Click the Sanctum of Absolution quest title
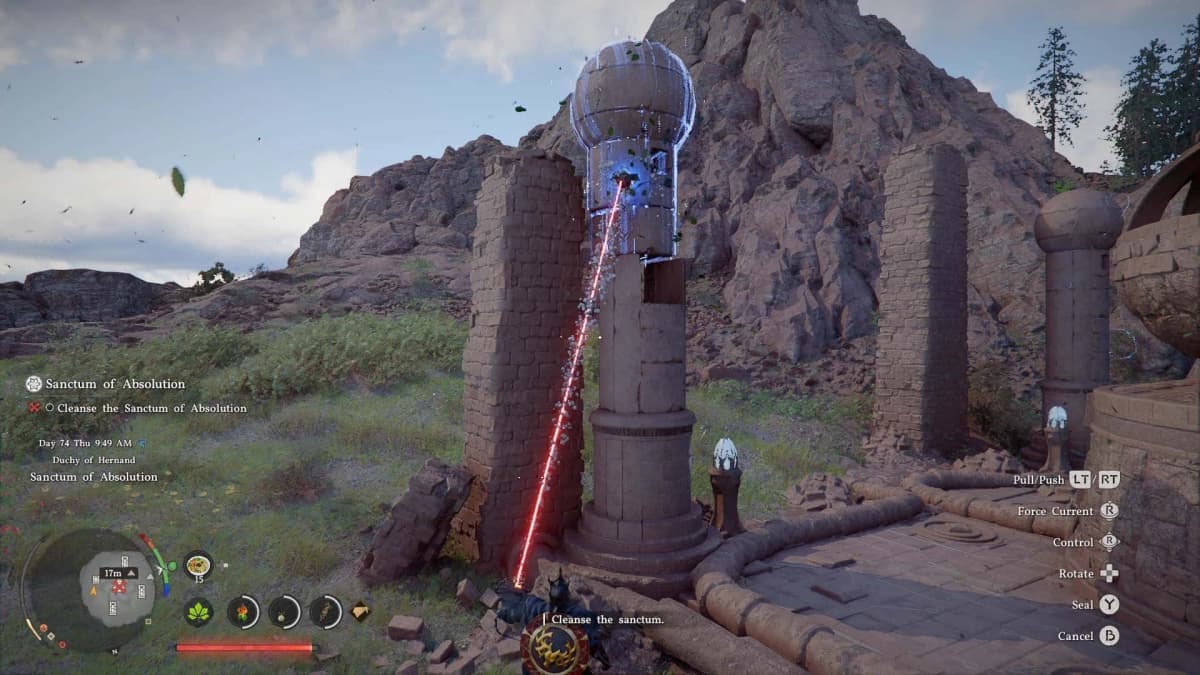This screenshot has width=1200, height=675. click(x=115, y=384)
